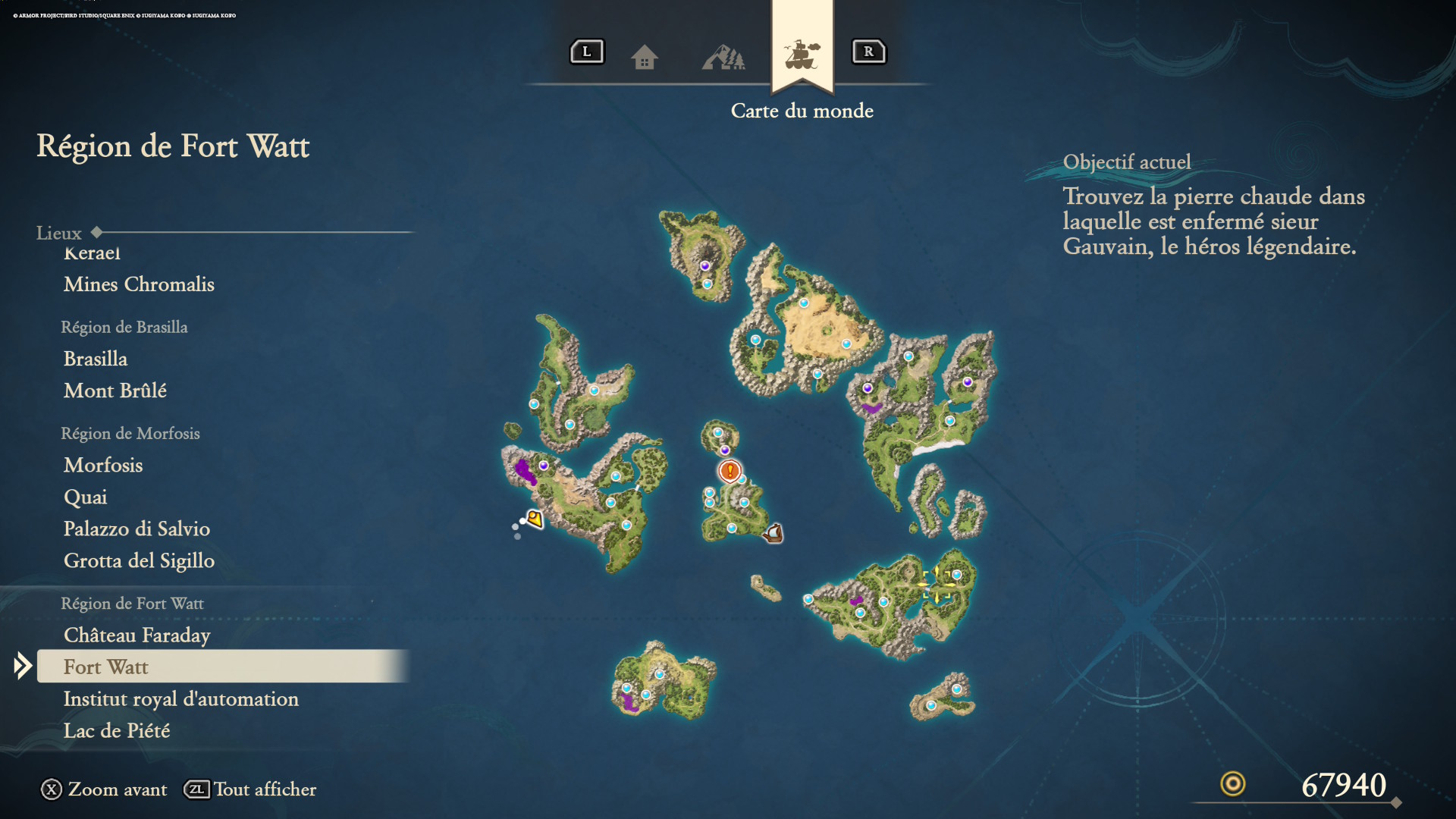Choose Palazzo di Salvio from the list
The image size is (1456, 819).
coord(136,529)
